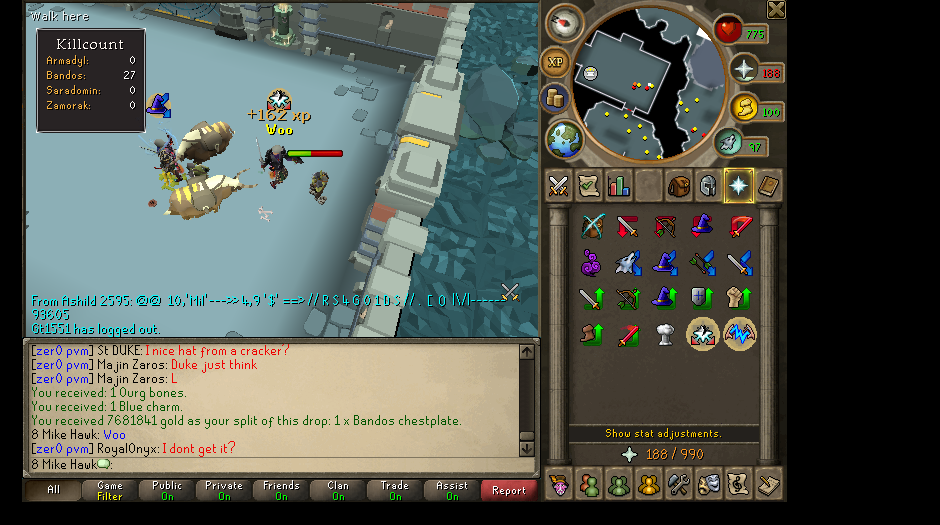Open the Emotes masks tab
The image size is (940, 525).
coord(709,484)
